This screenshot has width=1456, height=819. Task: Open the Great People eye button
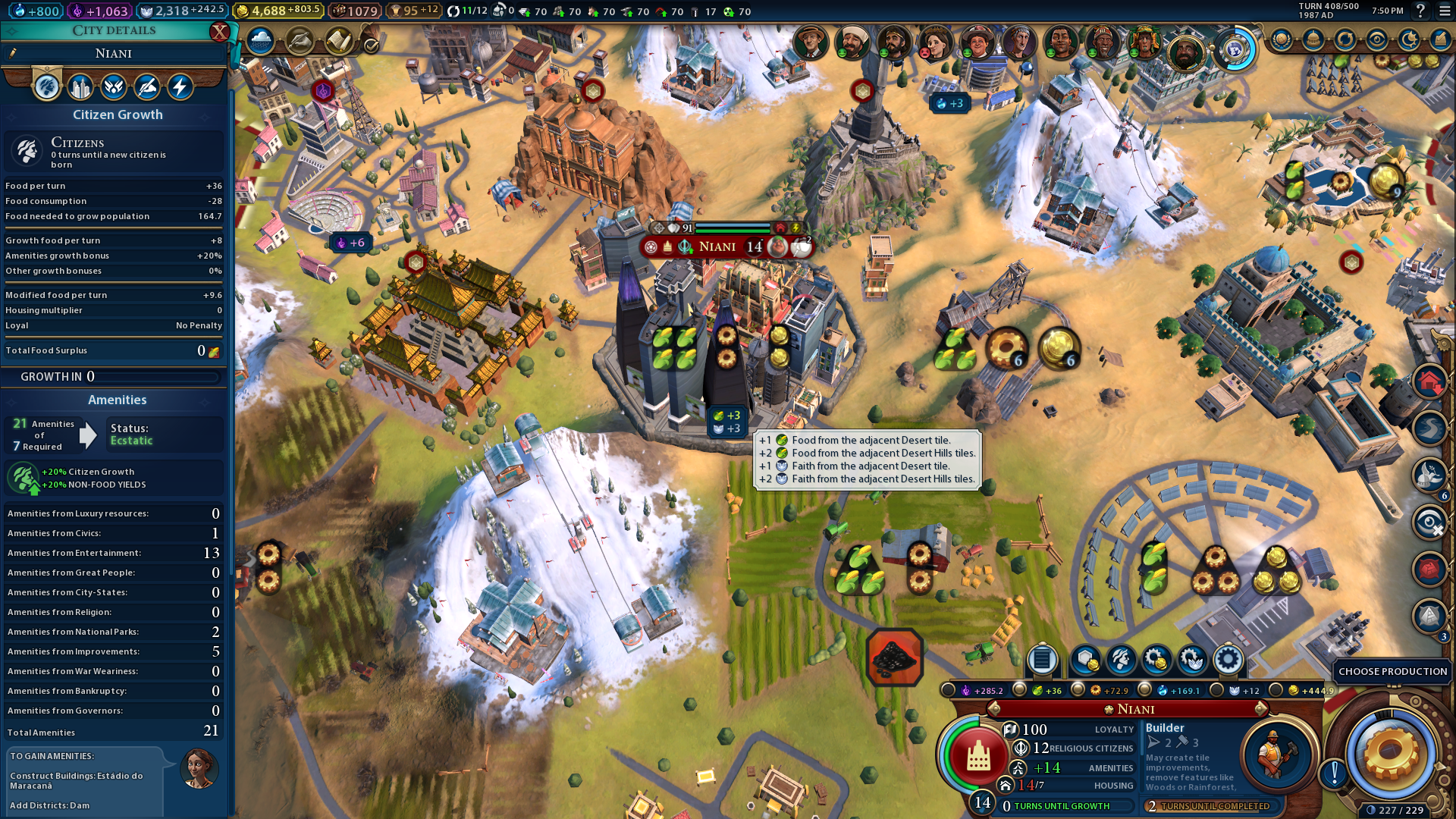point(1377,39)
